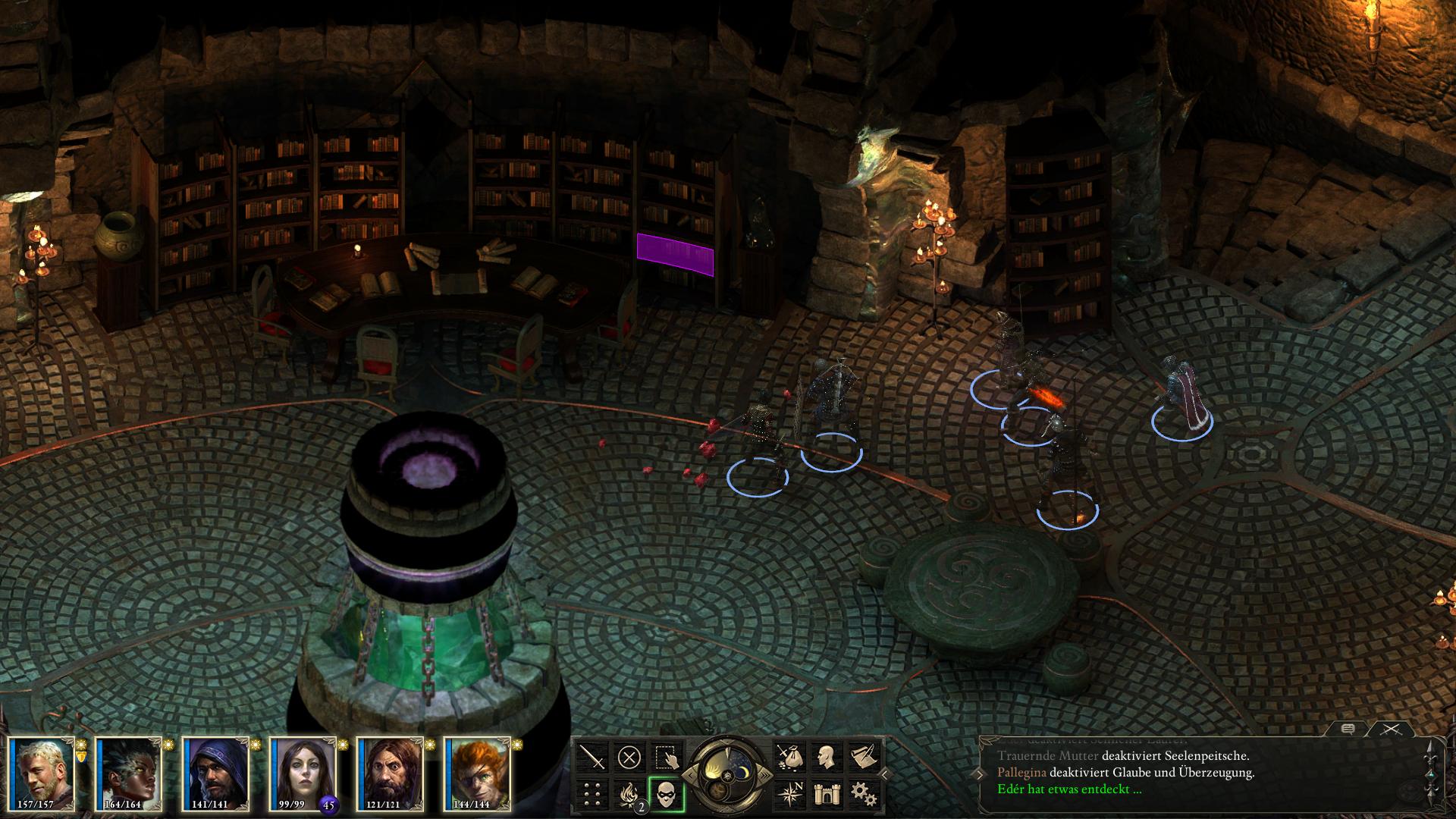1456x819 pixels.
Task: Select the purple-hooded bearded man portrait
Action: pyautogui.click(x=217, y=773)
